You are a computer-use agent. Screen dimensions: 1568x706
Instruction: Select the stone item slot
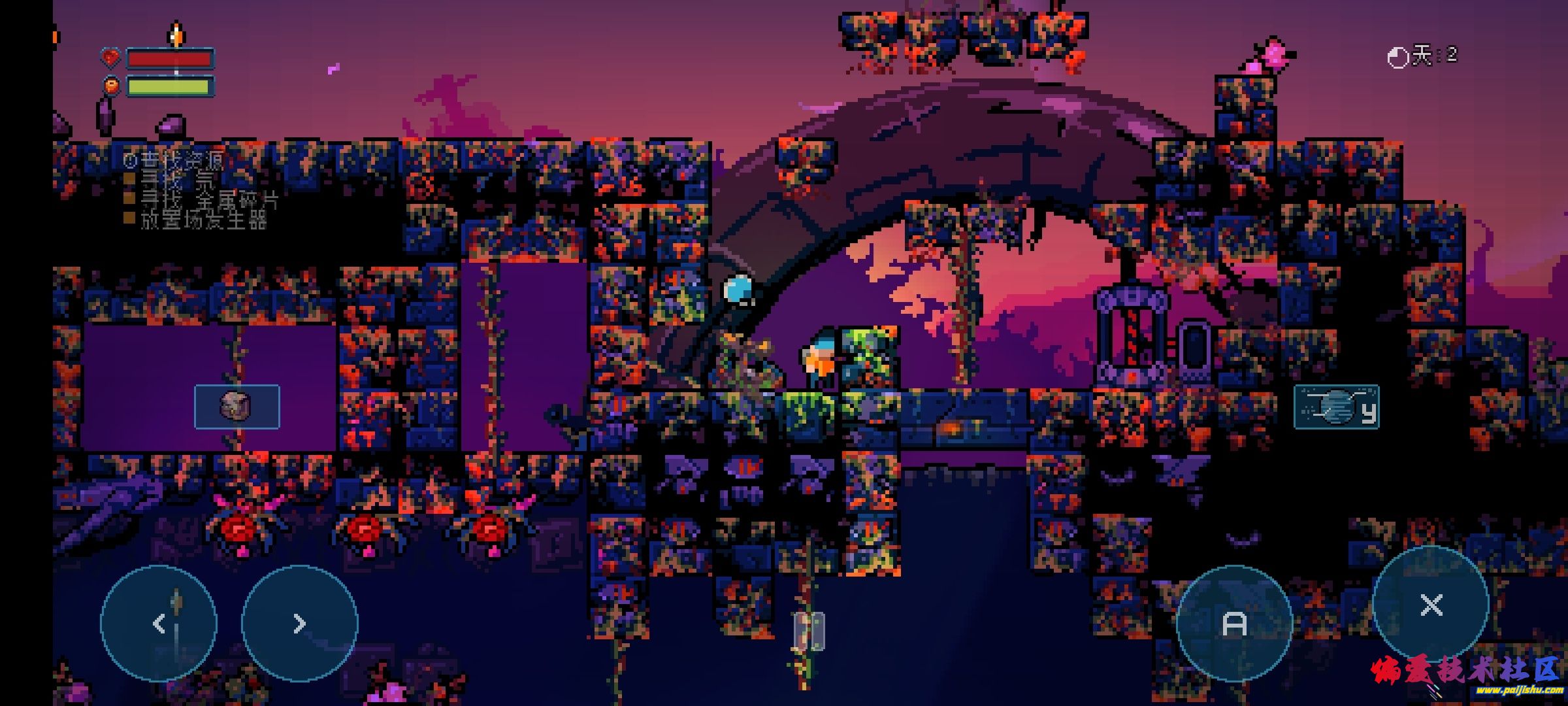pos(237,407)
